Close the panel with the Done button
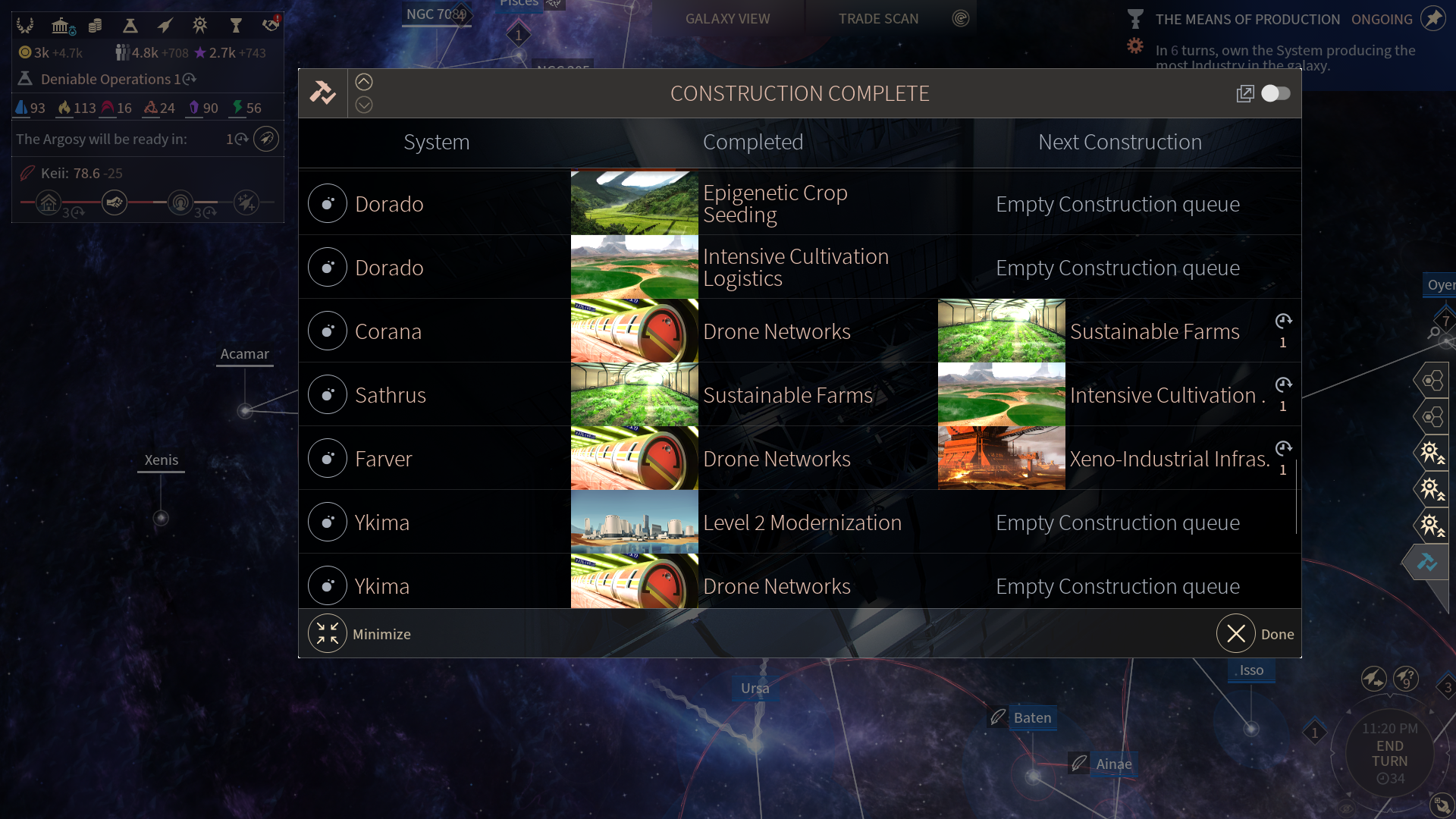Image resolution: width=1456 pixels, height=819 pixels. 1236,634
